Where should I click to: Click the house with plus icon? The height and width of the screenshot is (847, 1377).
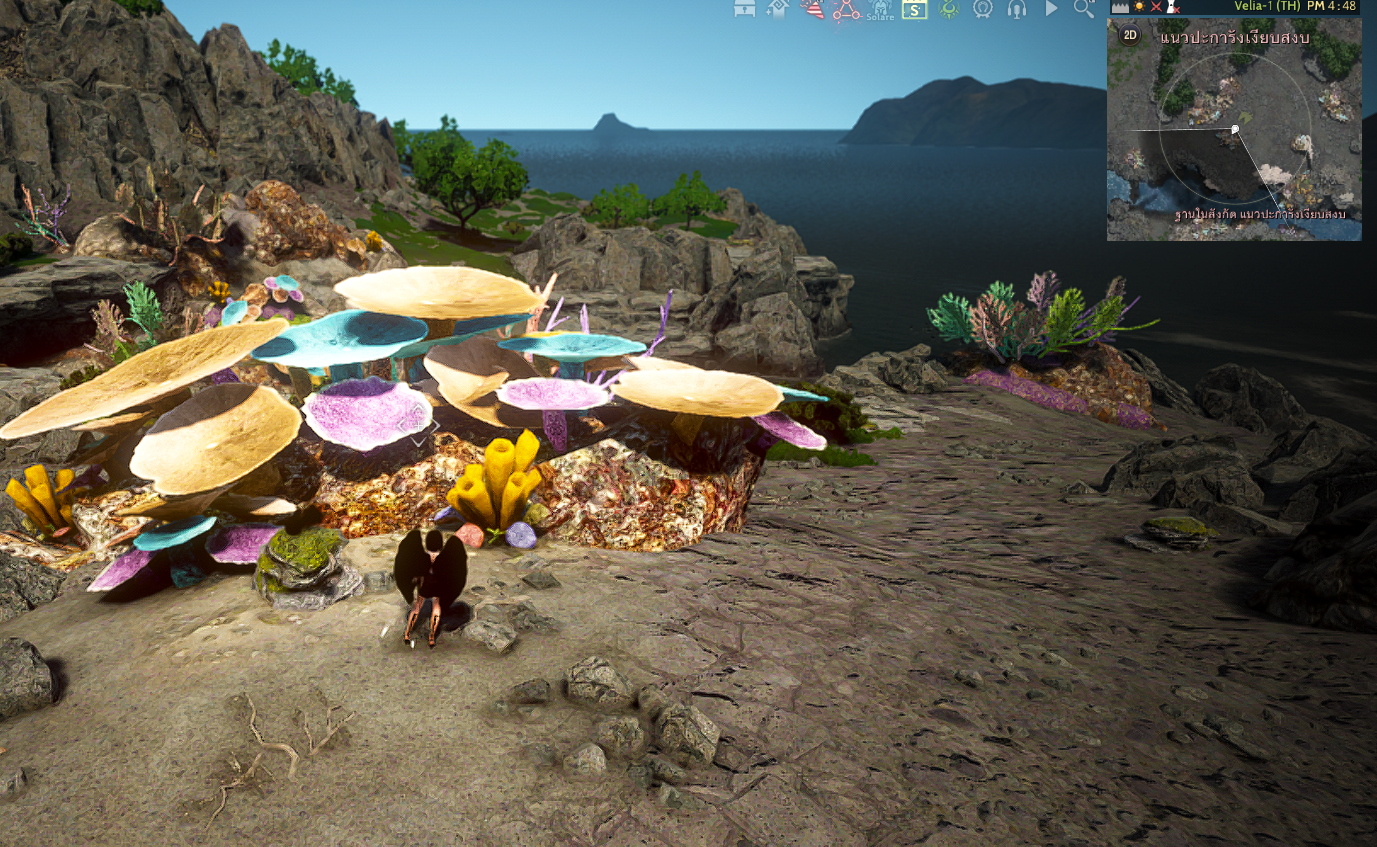tap(777, 9)
